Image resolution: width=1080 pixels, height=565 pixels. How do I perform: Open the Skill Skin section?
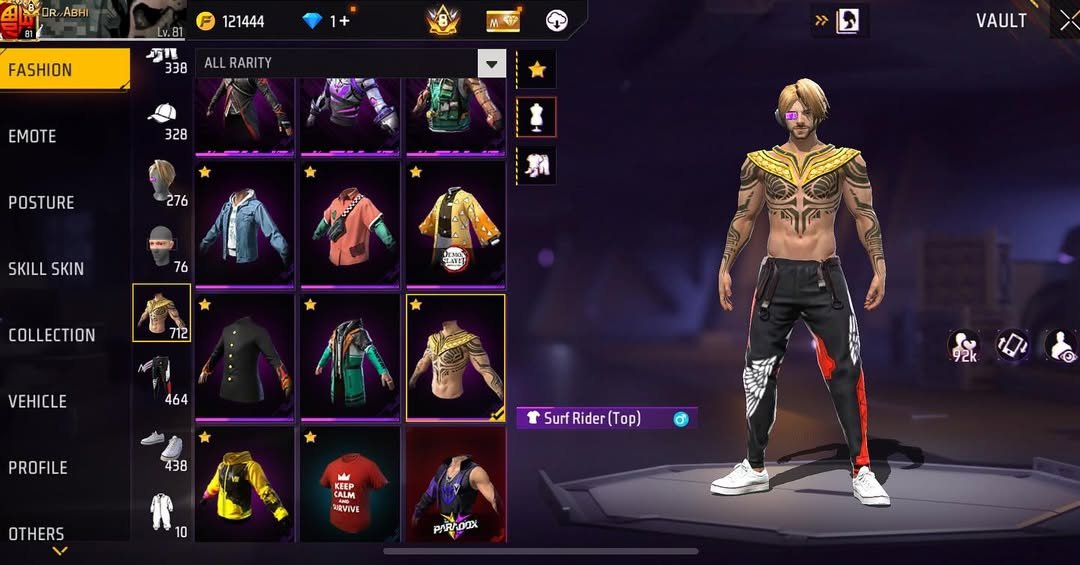point(46,268)
